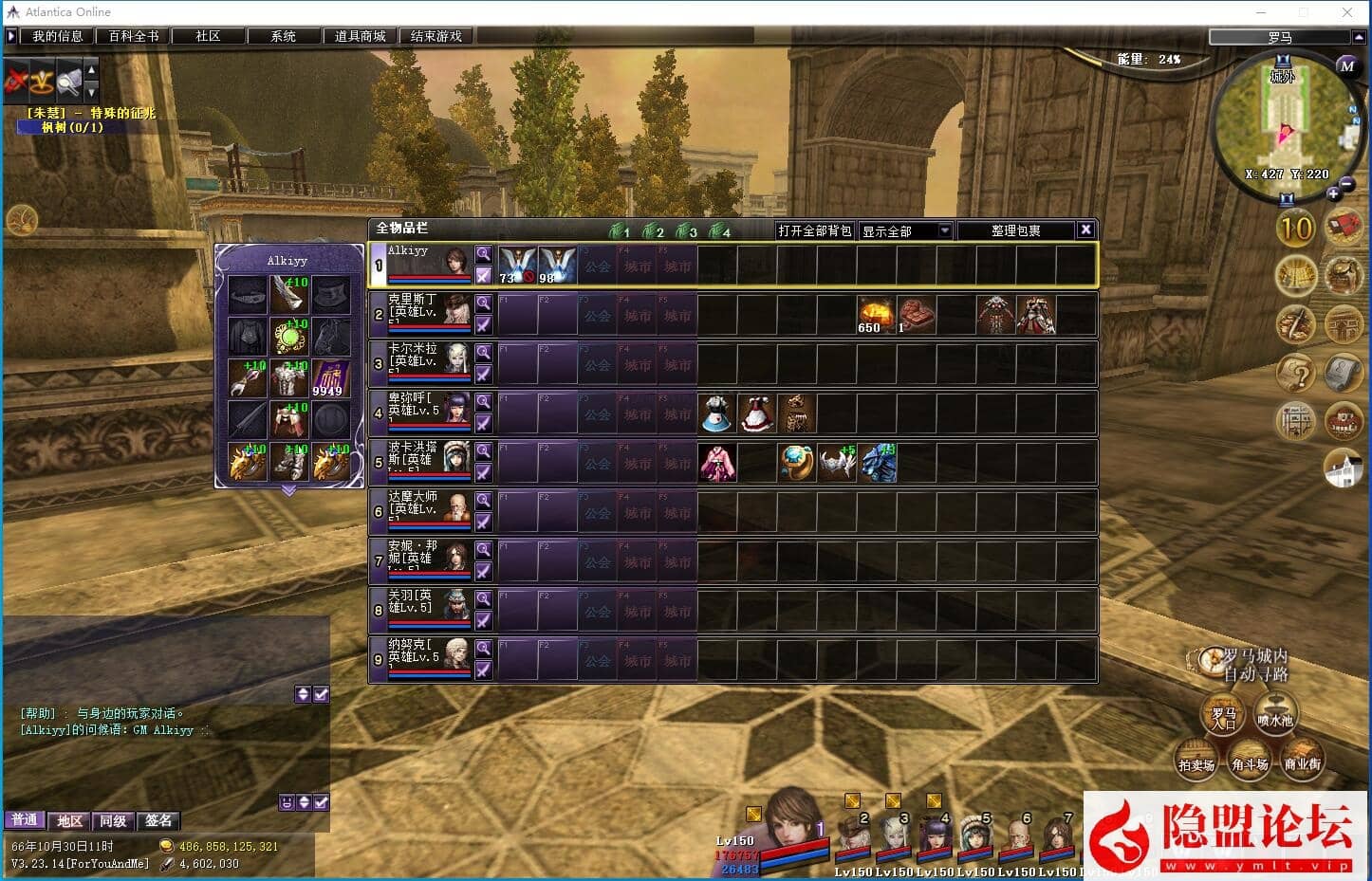
Task: Open the 显示全部 filter dropdown
Action: click(x=905, y=229)
